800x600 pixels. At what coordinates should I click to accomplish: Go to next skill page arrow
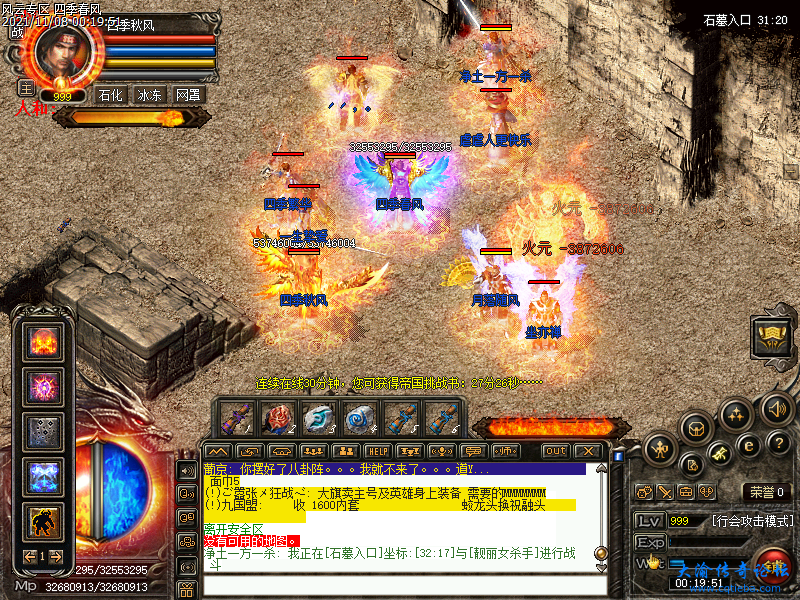point(58,556)
